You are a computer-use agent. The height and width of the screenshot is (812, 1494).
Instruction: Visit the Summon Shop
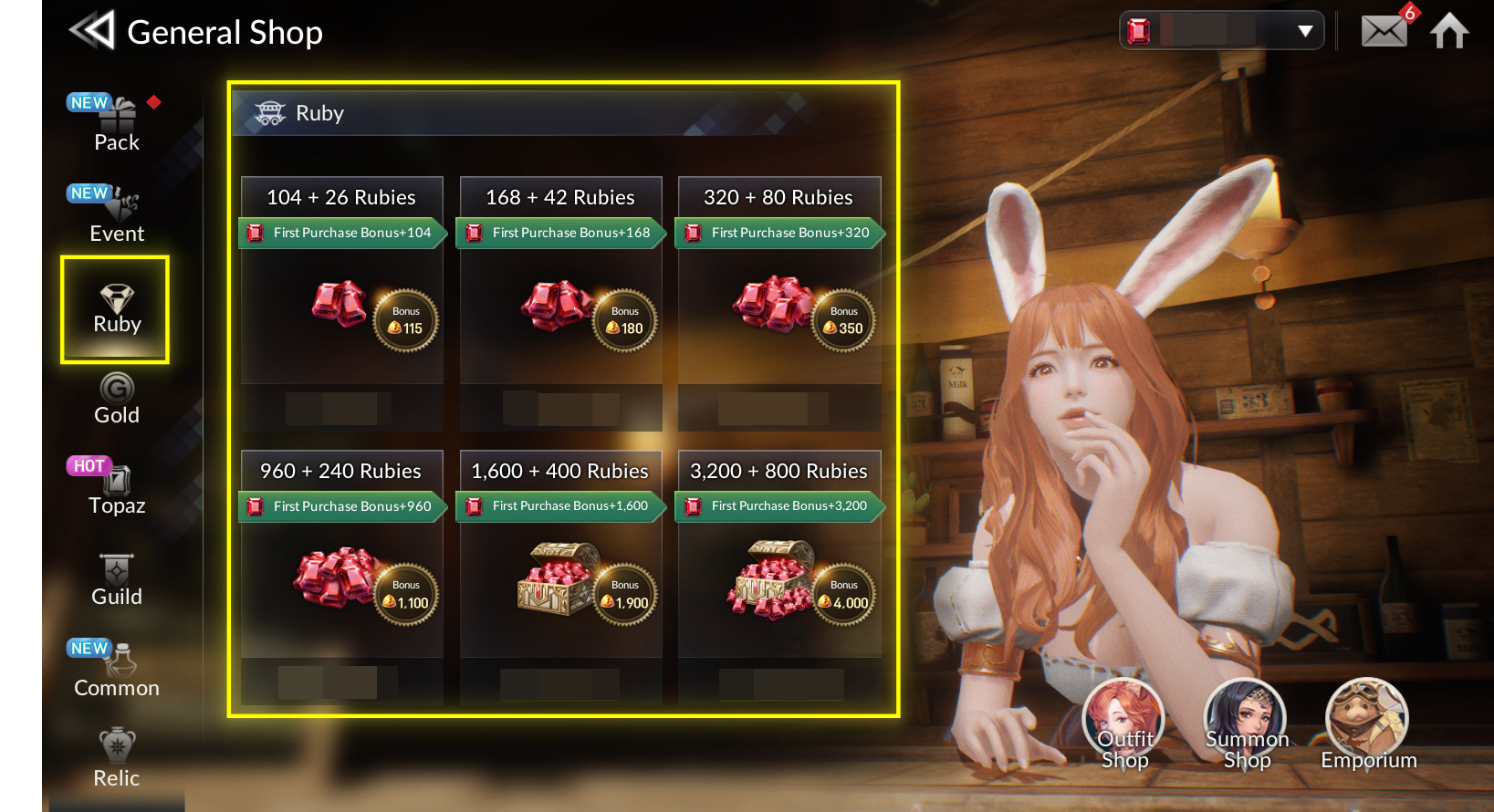(1246, 725)
